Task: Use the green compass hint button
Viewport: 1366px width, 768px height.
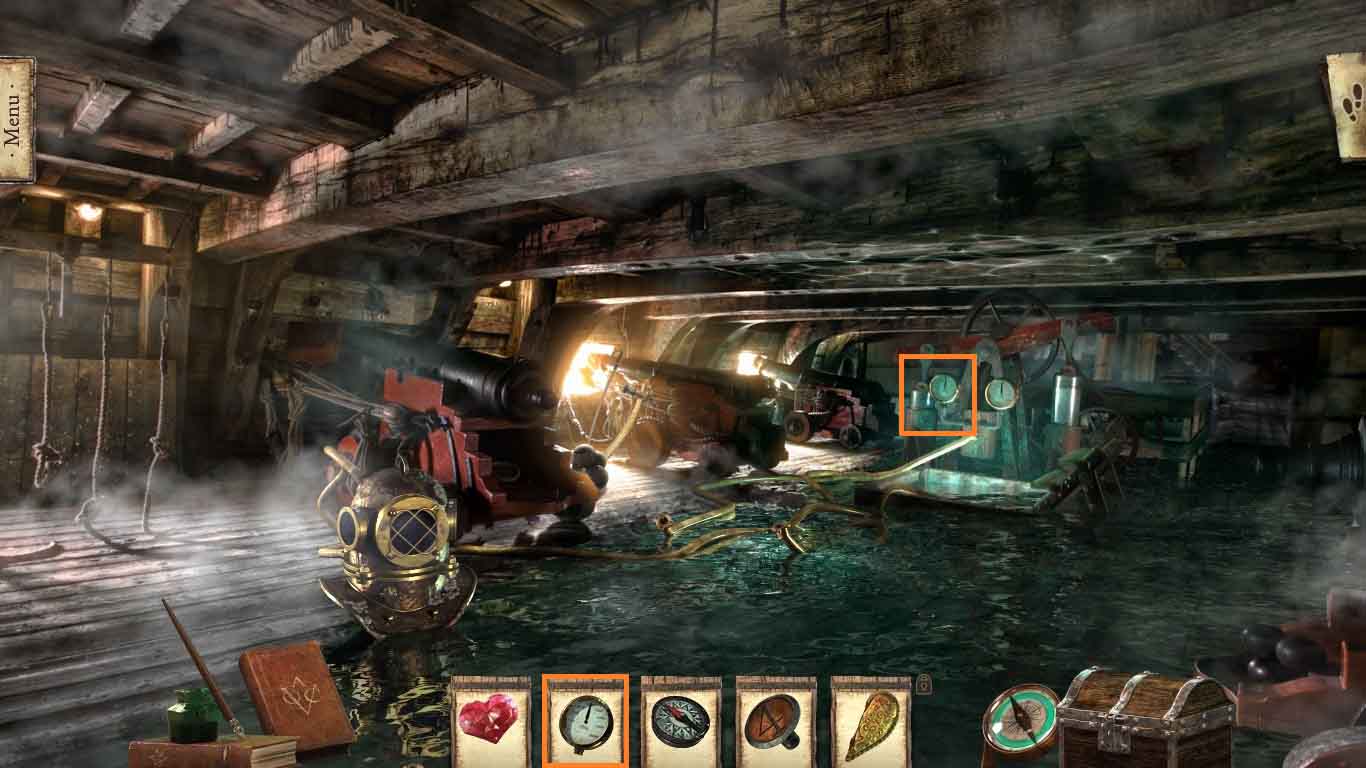Action: pos(1020,723)
